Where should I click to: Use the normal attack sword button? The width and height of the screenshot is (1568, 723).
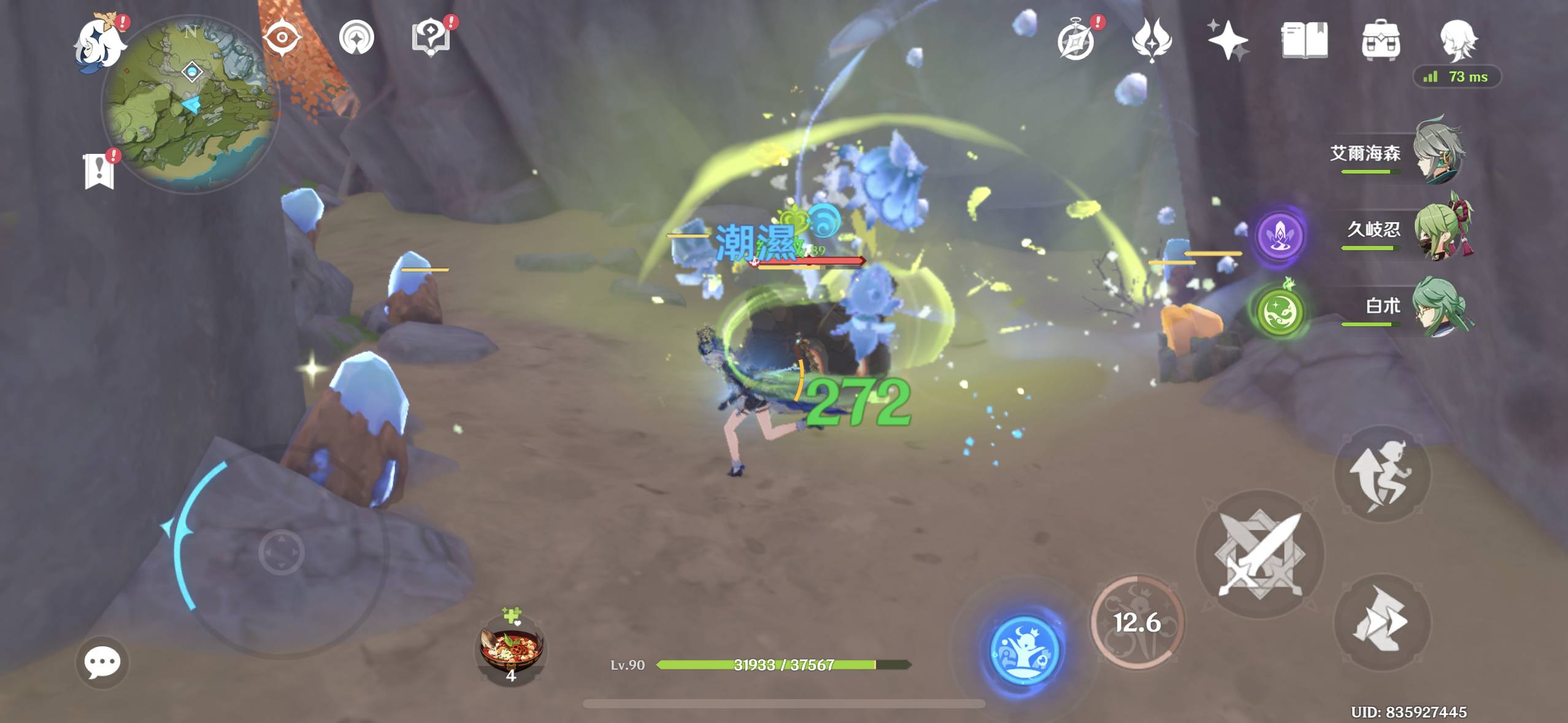(1260, 554)
